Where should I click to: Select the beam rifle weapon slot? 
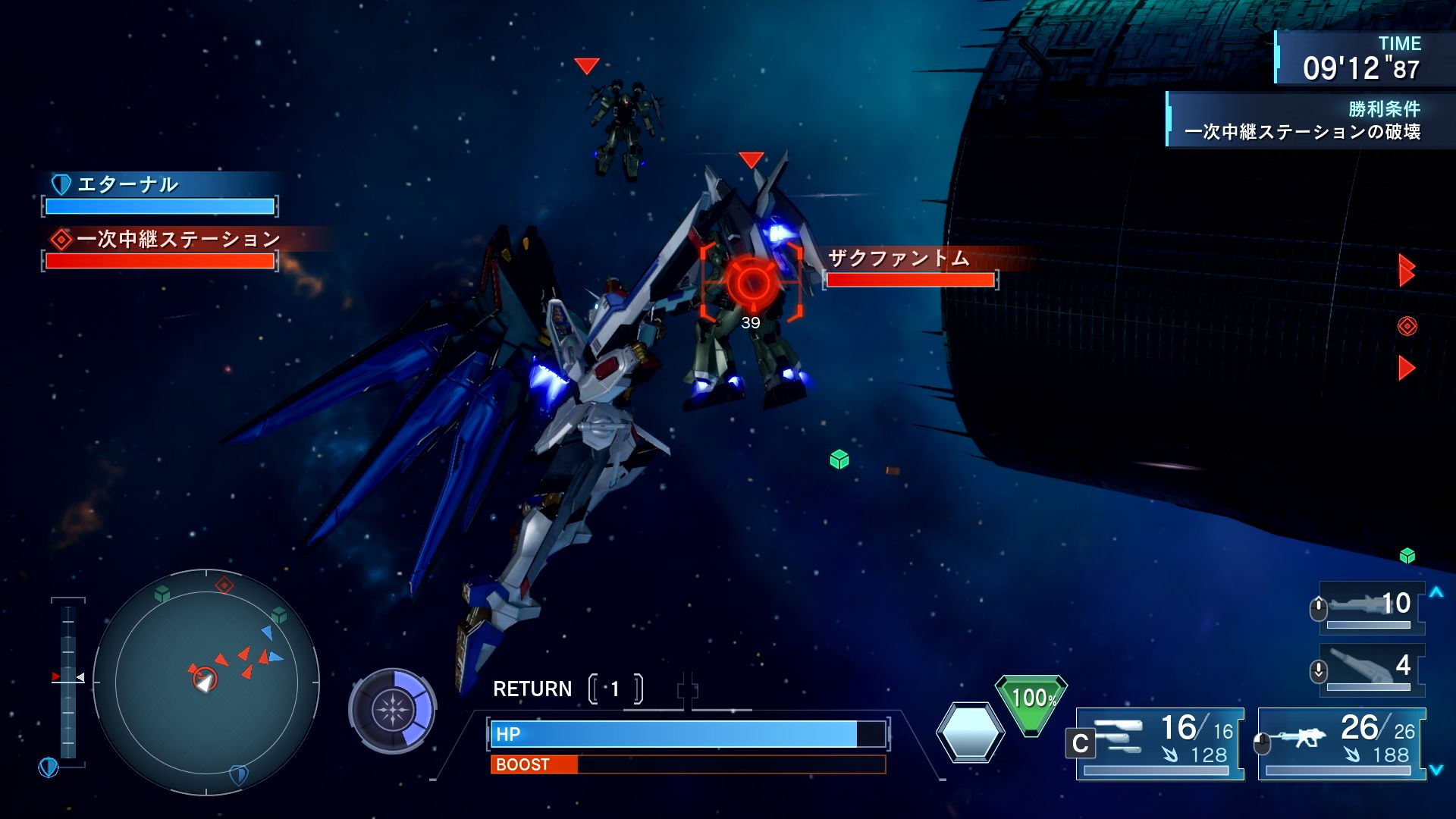[1341, 742]
